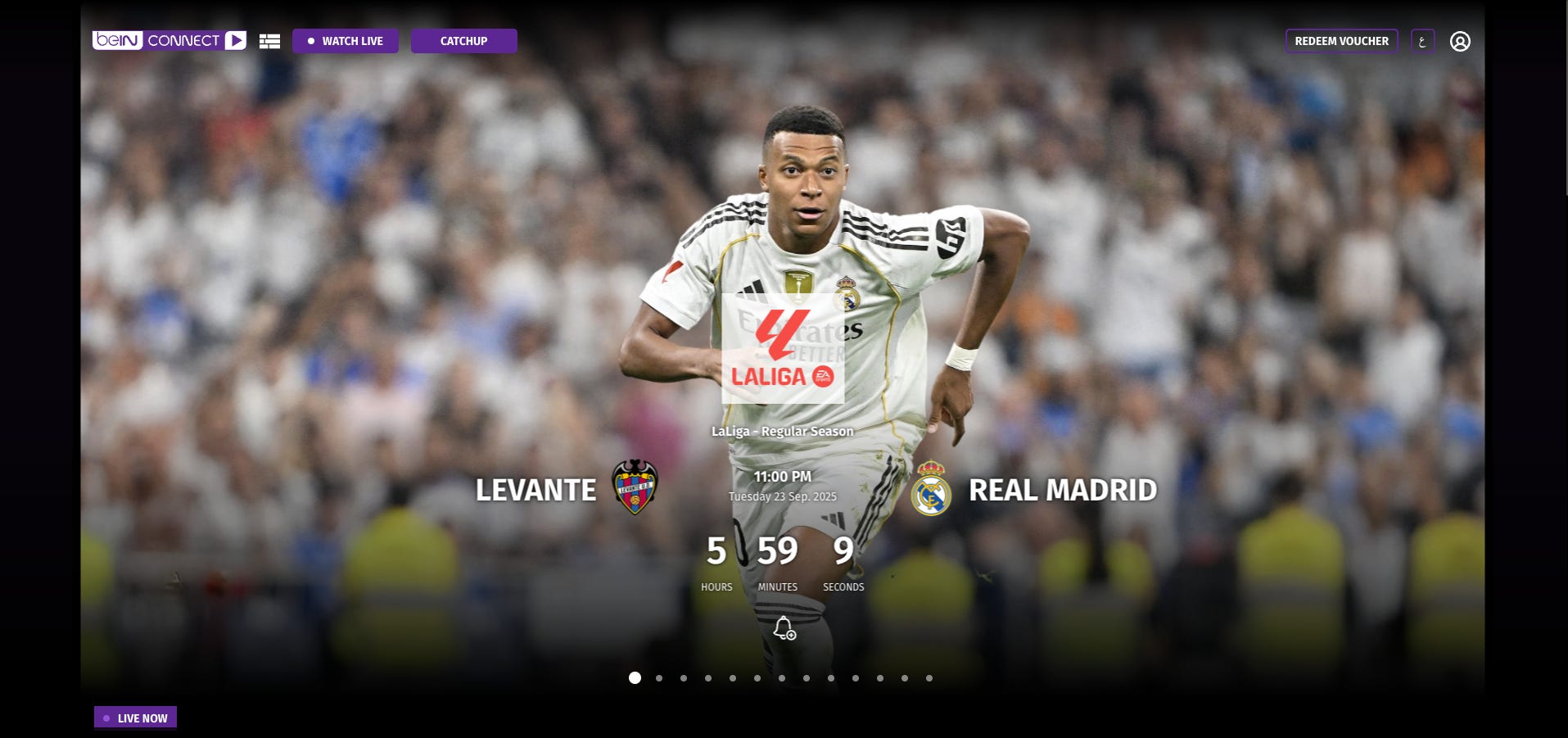Click the REAL MADRID team name

[1062, 491]
